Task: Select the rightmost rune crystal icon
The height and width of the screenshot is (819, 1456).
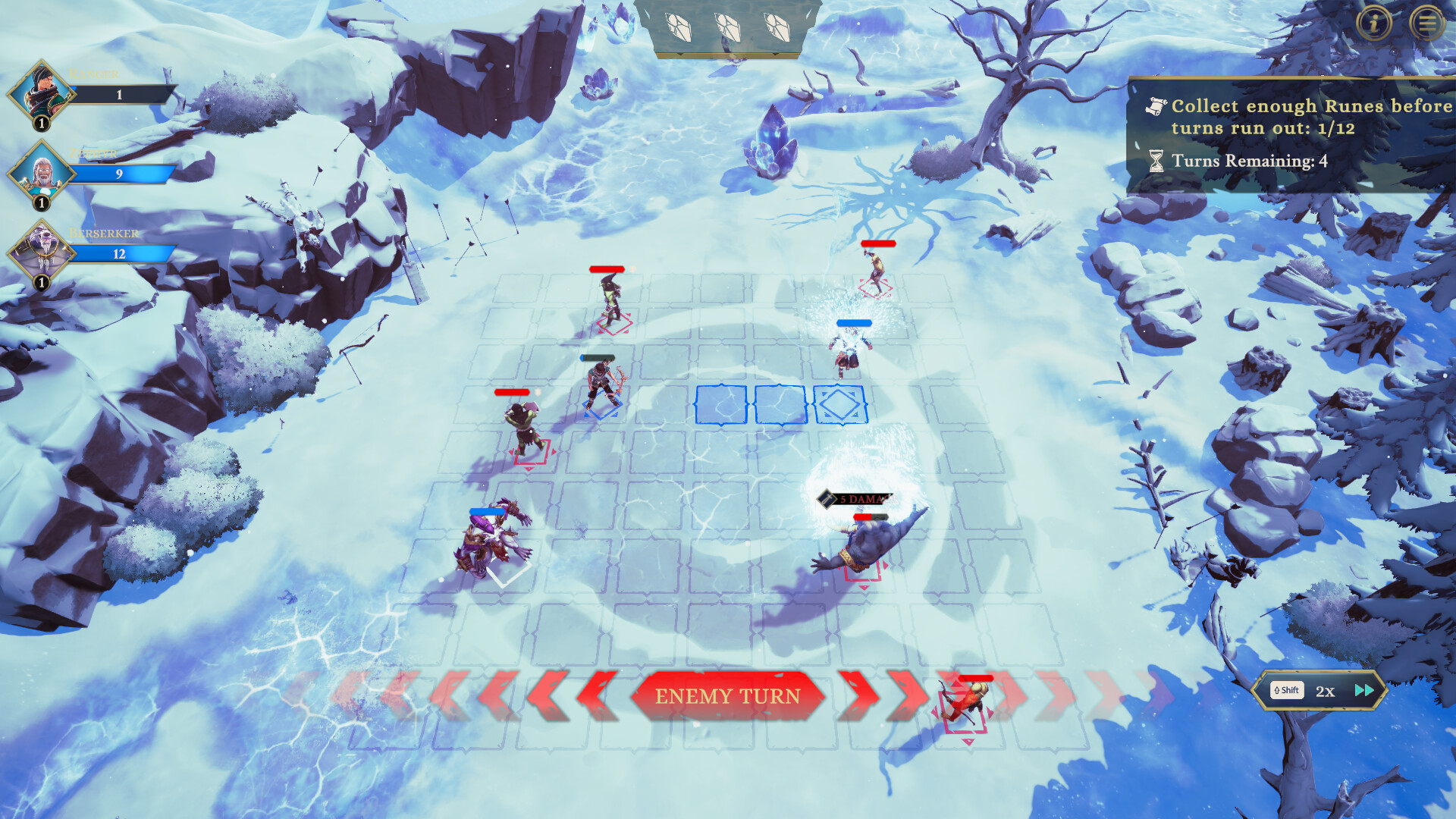Action: (777, 28)
